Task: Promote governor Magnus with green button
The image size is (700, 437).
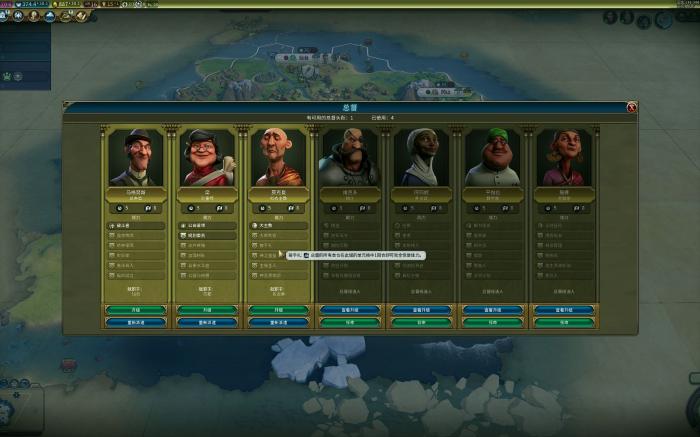Action: pyautogui.click(x=136, y=310)
